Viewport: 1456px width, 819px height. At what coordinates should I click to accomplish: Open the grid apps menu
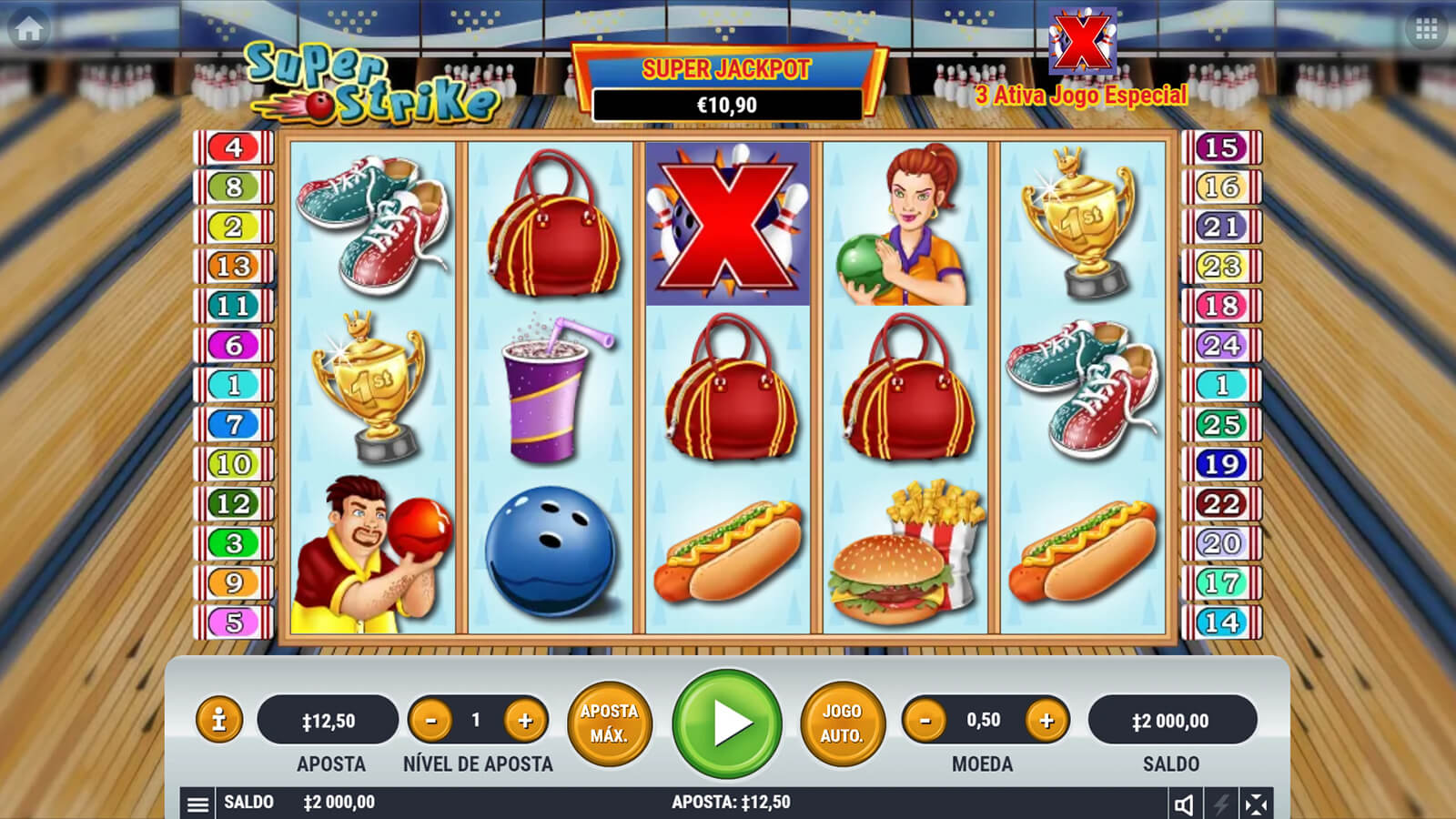pos(1426,30)
